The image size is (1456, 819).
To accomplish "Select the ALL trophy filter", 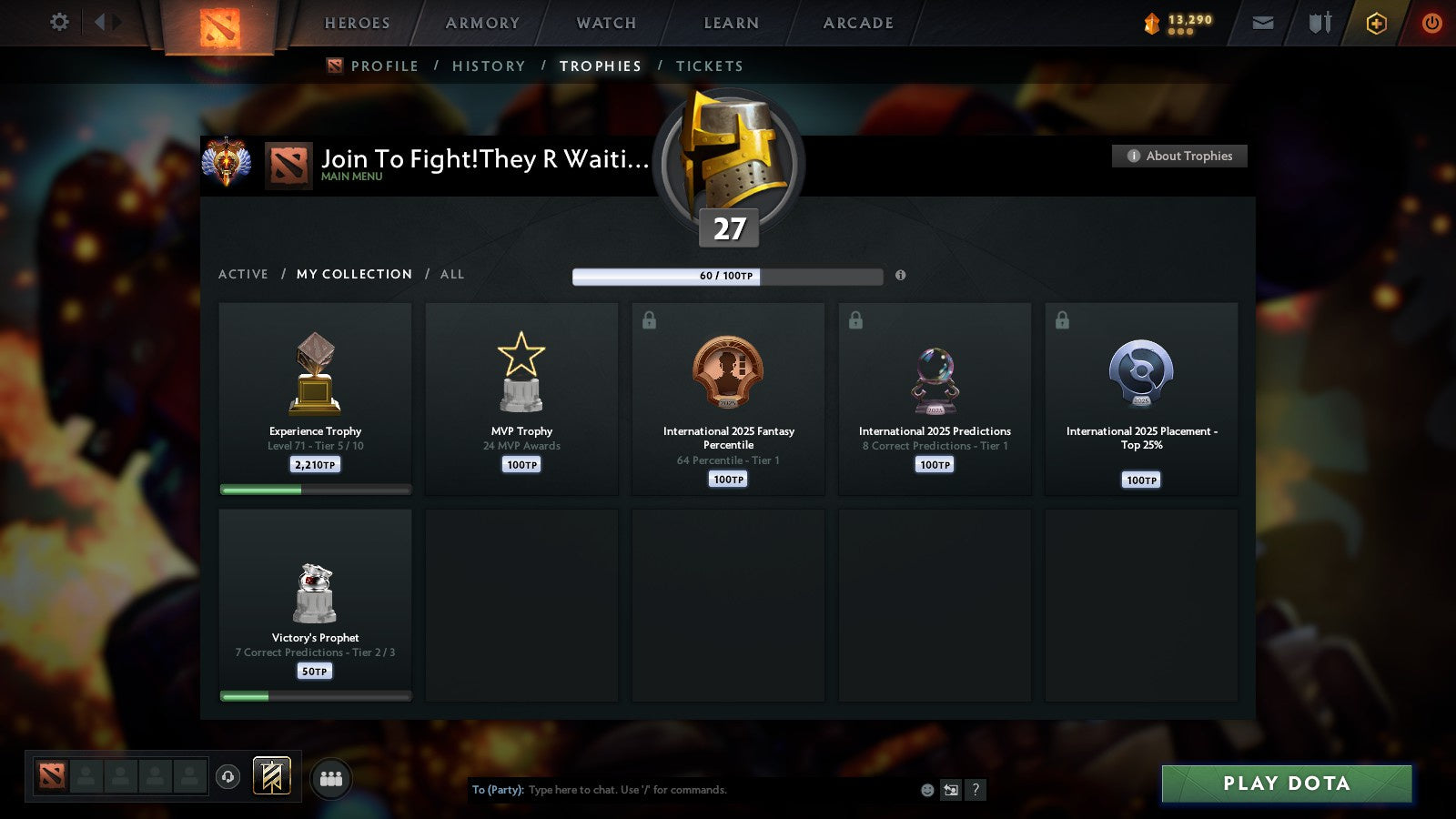I will coord(451,274).
